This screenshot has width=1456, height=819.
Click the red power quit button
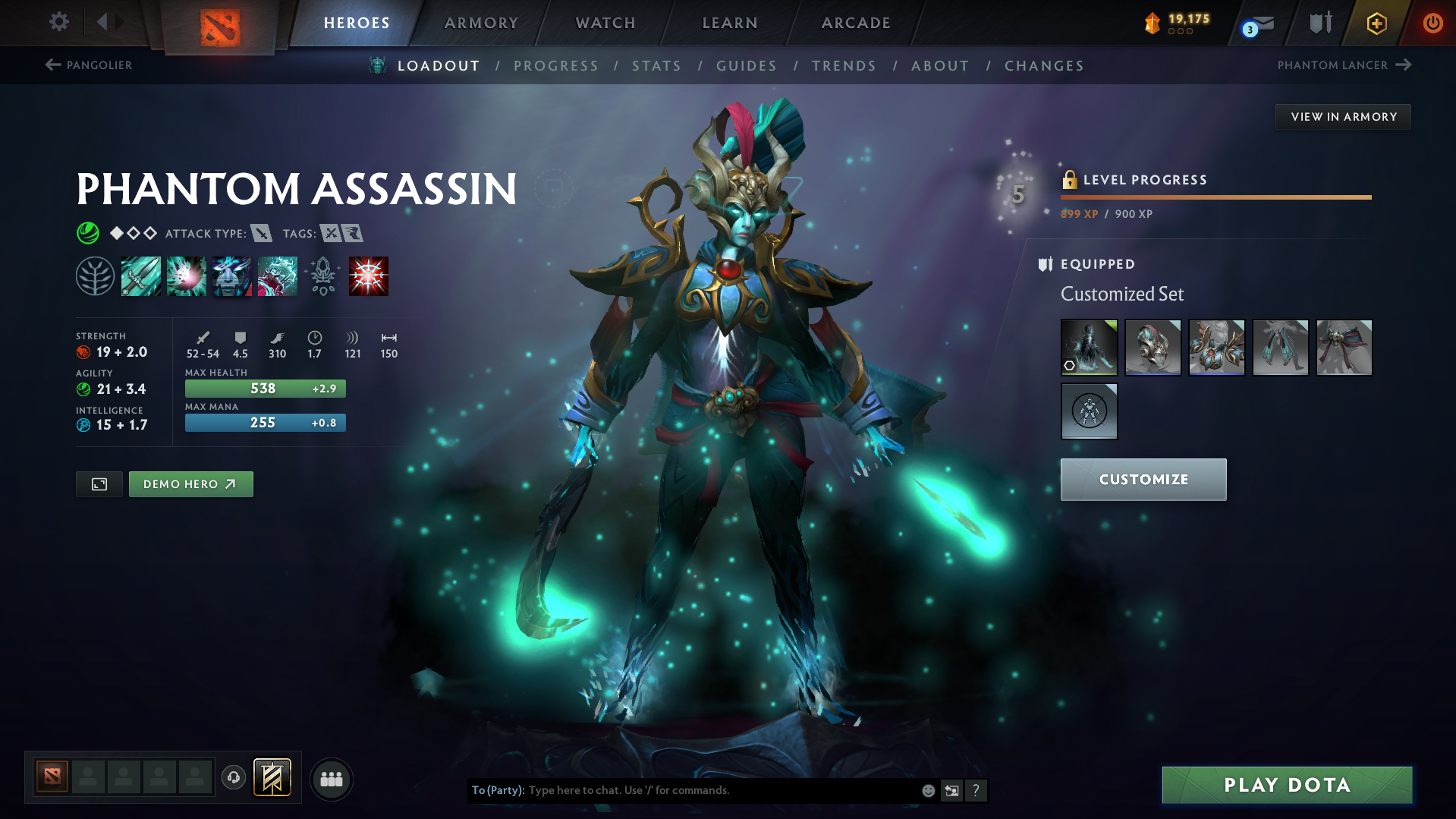tap(1432, 23)
